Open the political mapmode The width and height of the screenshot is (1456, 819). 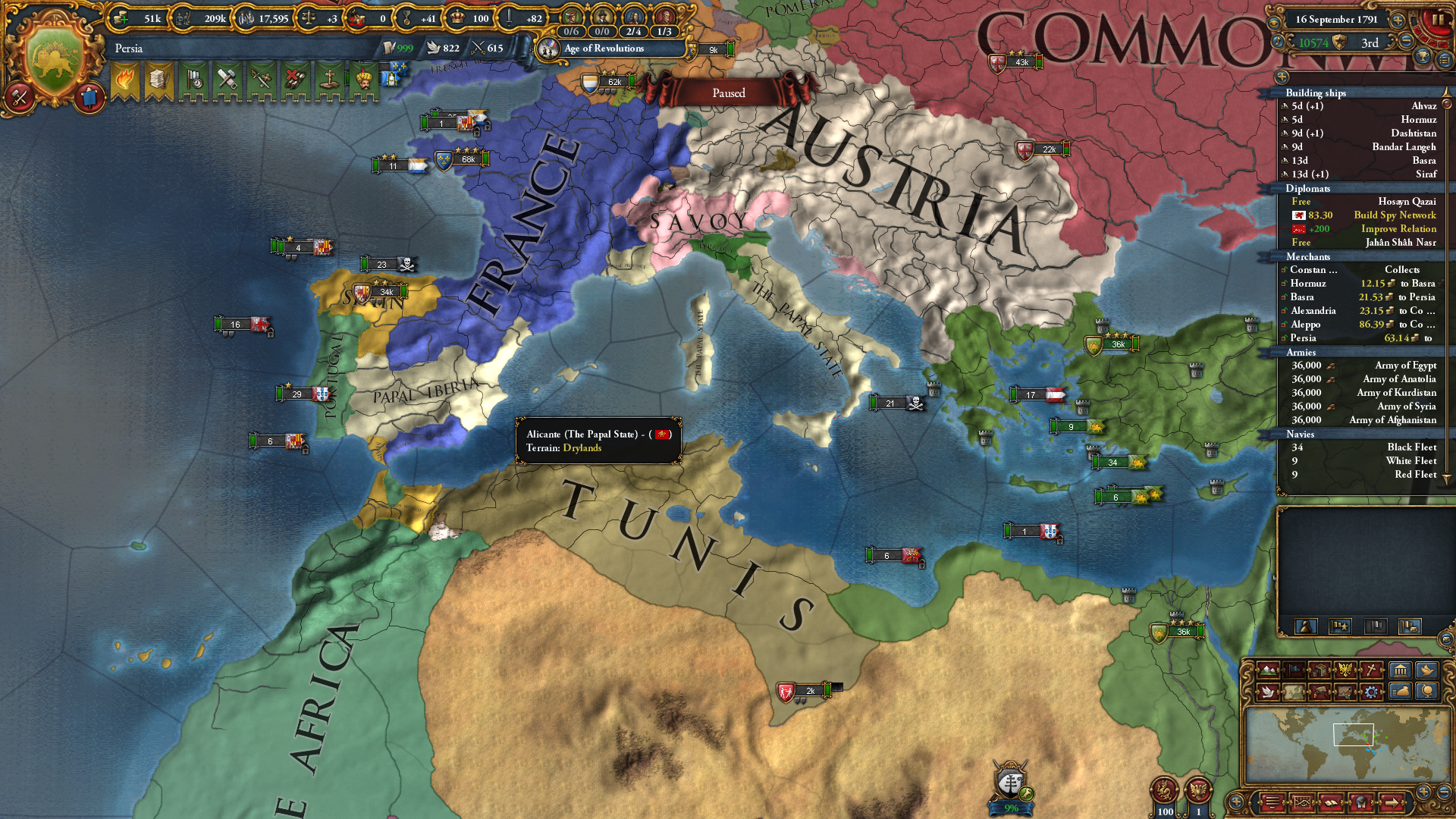(1294, 671)
